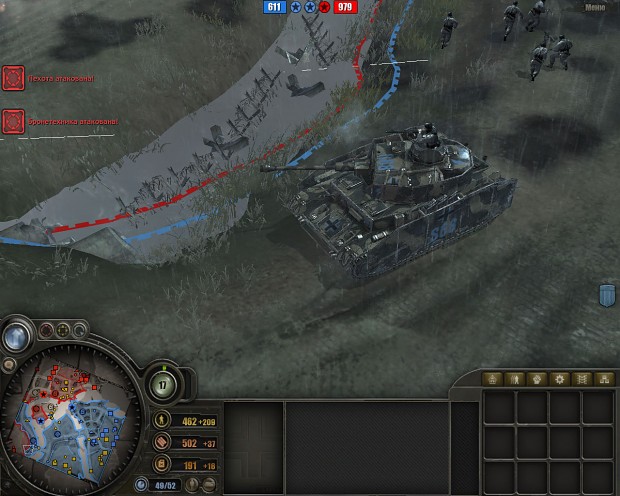The image size is (620, 496).
Task: Click the red minimap ping button
Action: pyautogui.click(x=48, y=329)
